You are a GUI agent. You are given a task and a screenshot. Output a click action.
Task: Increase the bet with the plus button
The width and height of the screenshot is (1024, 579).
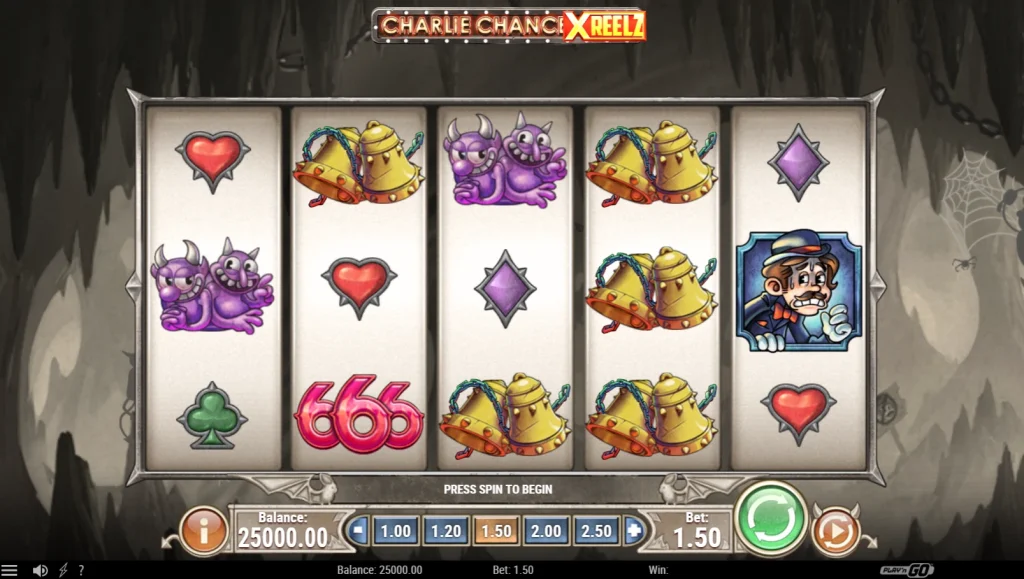tap(633, 531)
